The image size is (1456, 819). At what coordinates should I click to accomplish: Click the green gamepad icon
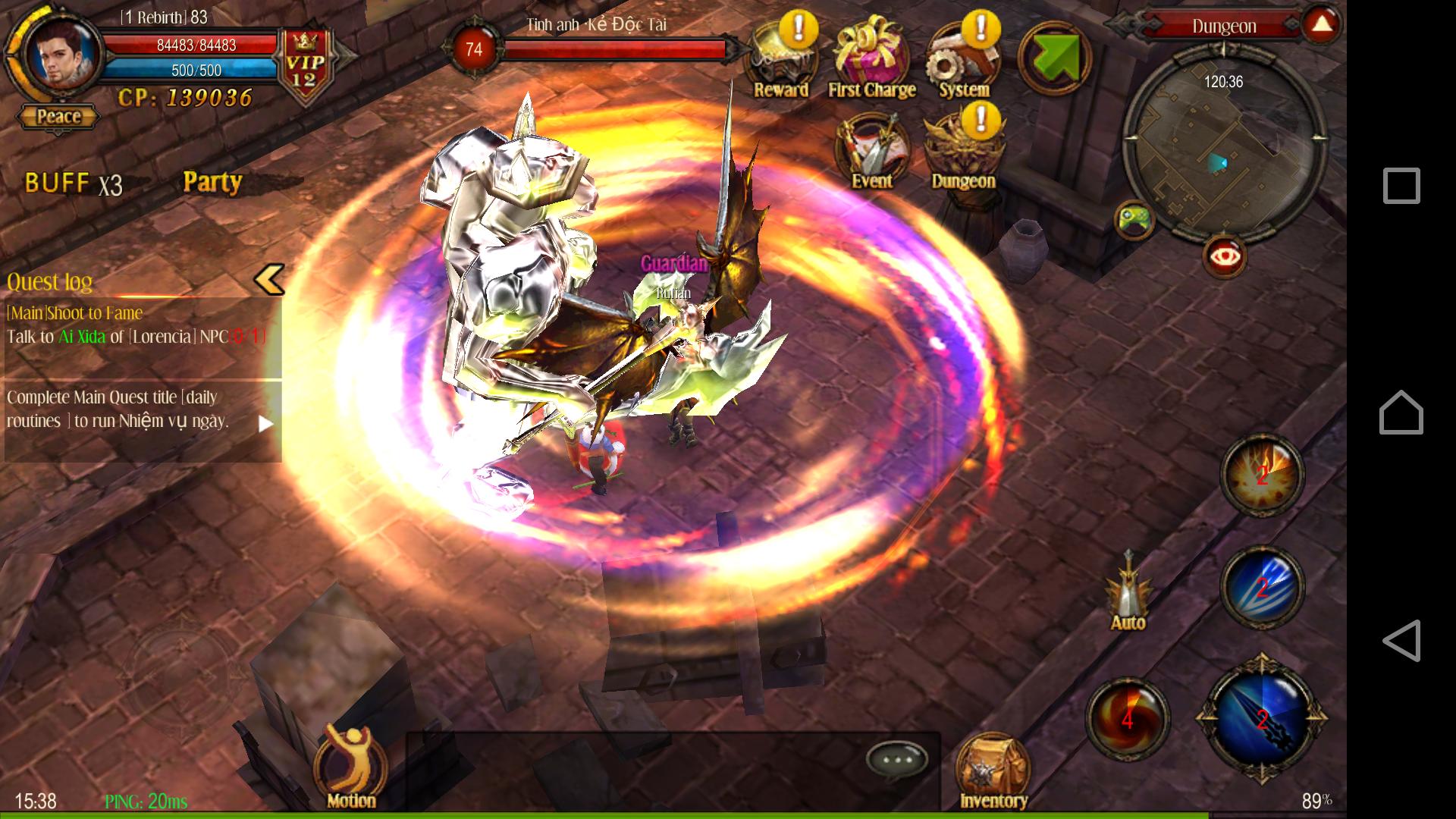point(1134,220)
